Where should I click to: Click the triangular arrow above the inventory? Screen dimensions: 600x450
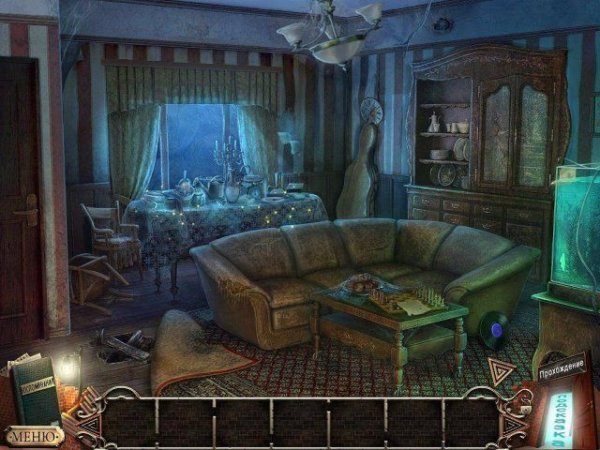click(501, 373)
